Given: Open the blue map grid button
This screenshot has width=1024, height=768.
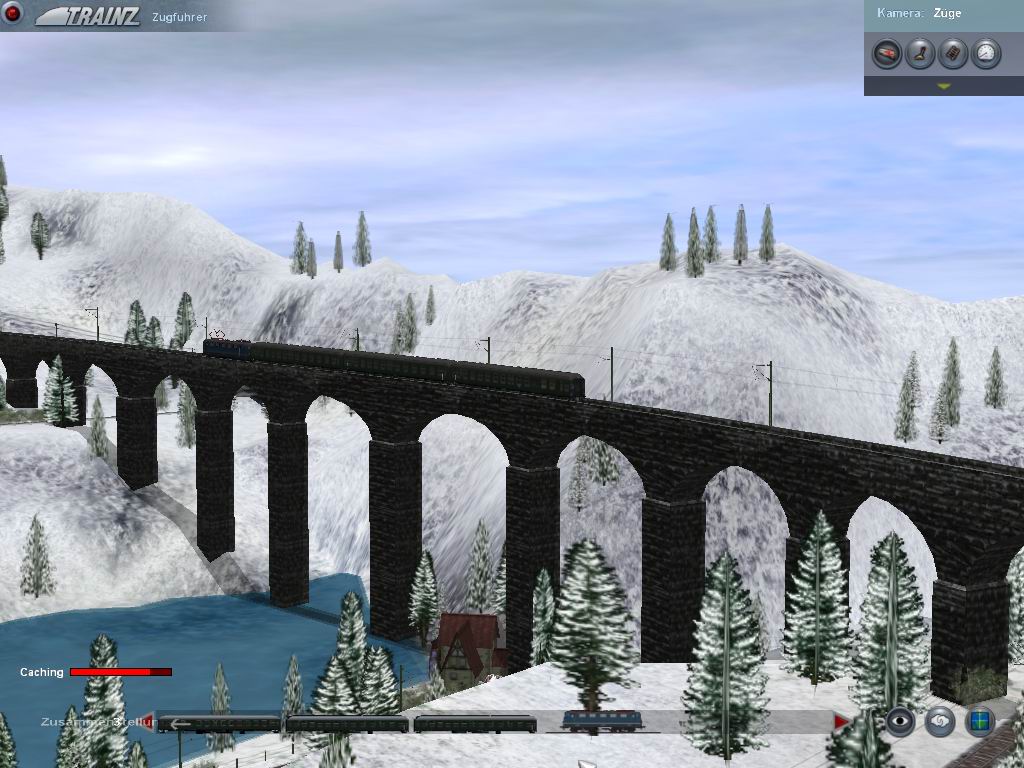Looking at the screenshot, I should click(x=979, y=721).
